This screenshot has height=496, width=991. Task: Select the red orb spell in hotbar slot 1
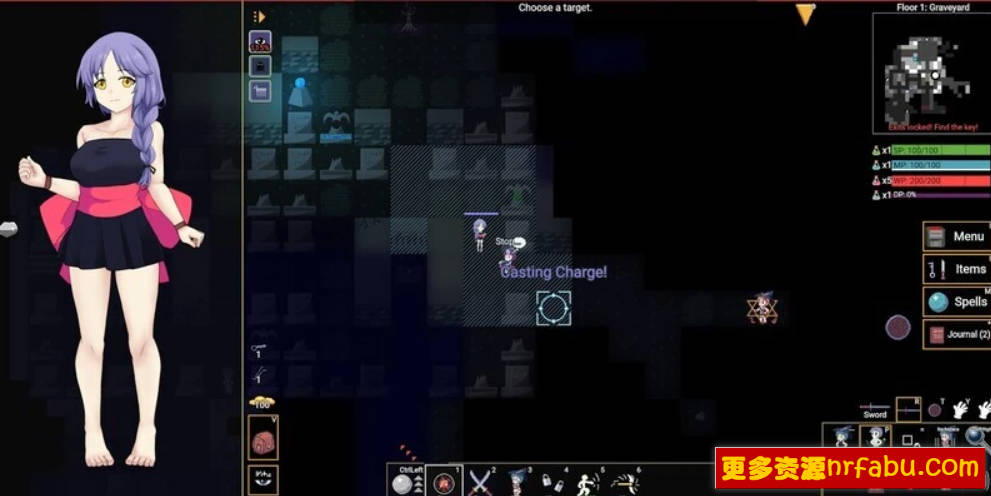click(443, 482)
